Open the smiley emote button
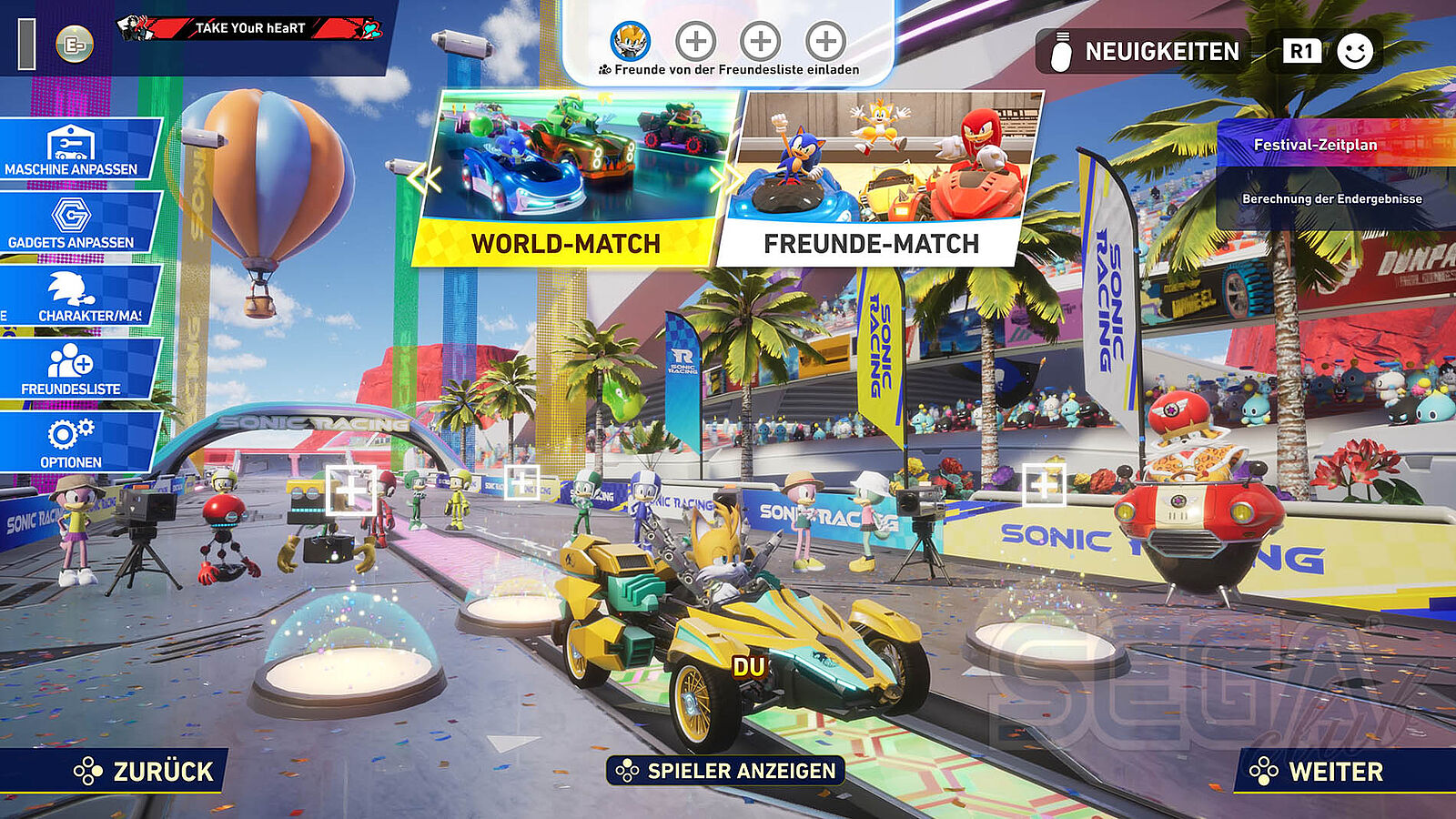 click(x=1355, y=52)
